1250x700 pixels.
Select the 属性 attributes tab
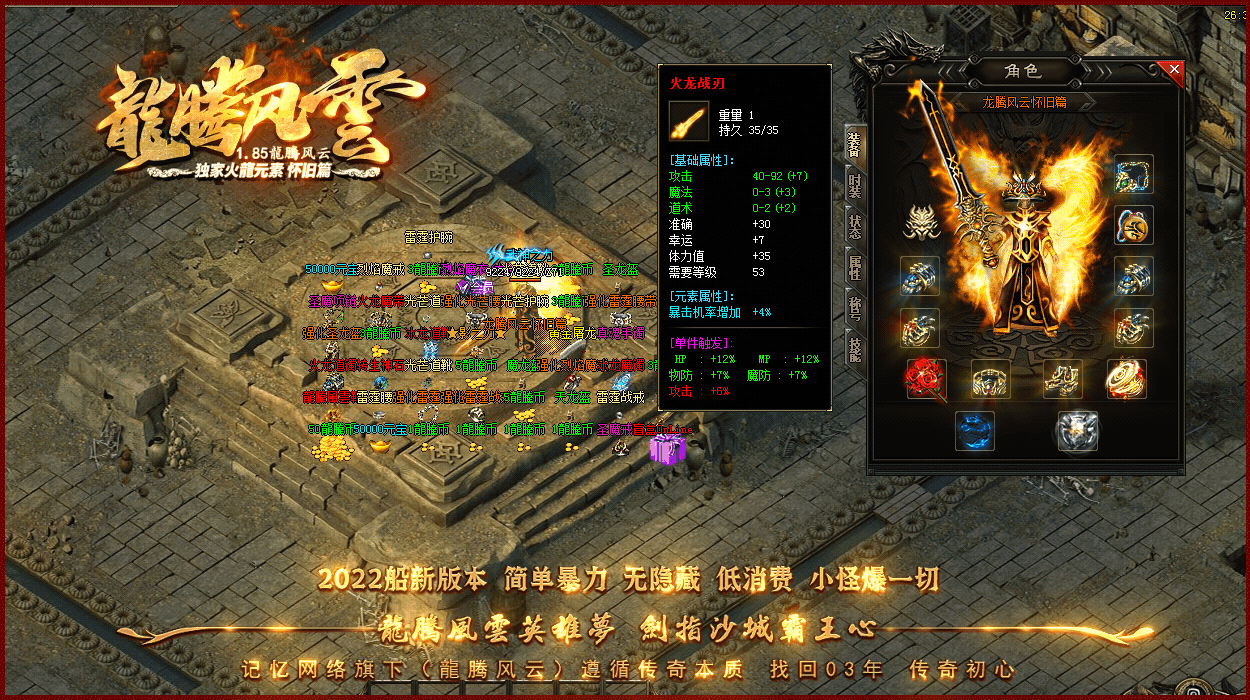pyautogui.click(x=855, y=268)
